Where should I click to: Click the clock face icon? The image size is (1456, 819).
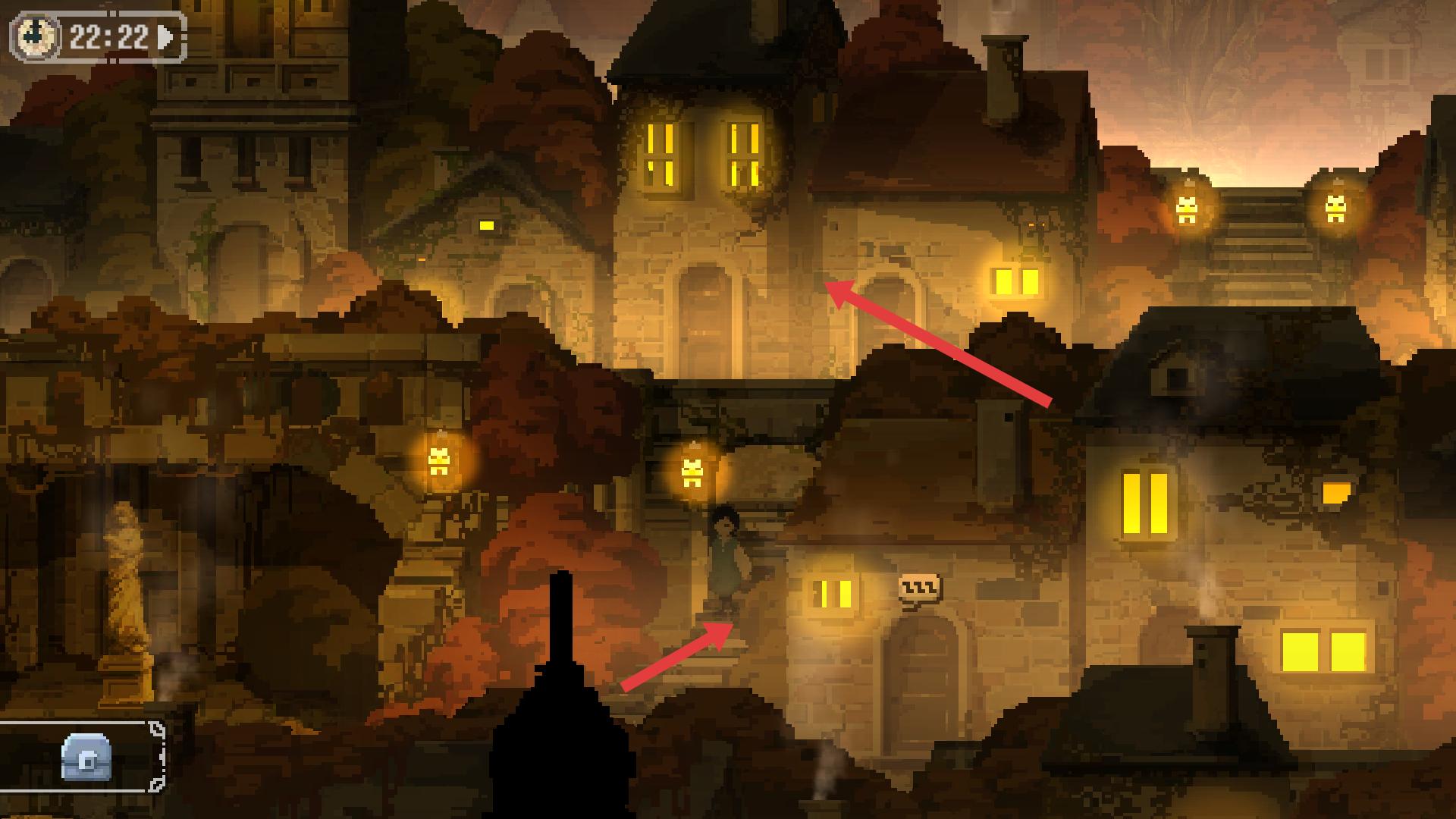[35, 36]
